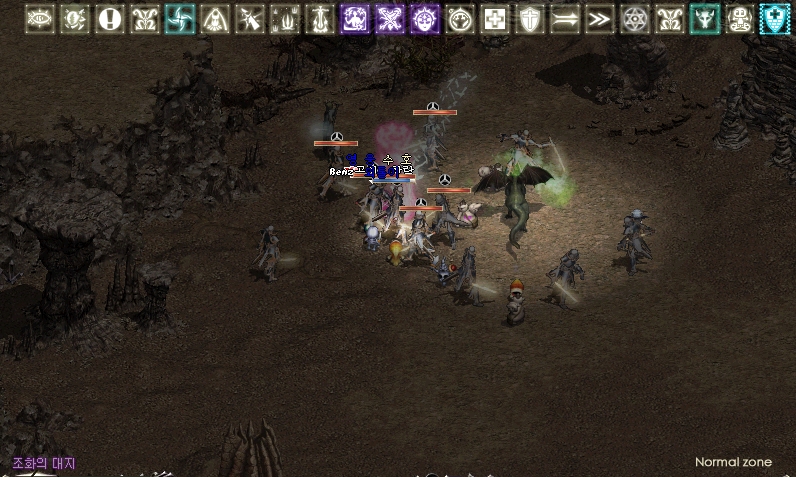Viewport: 796px width, 477px height.
Task: Choose the purple sun face icon
Action: (x=425, y=19)
